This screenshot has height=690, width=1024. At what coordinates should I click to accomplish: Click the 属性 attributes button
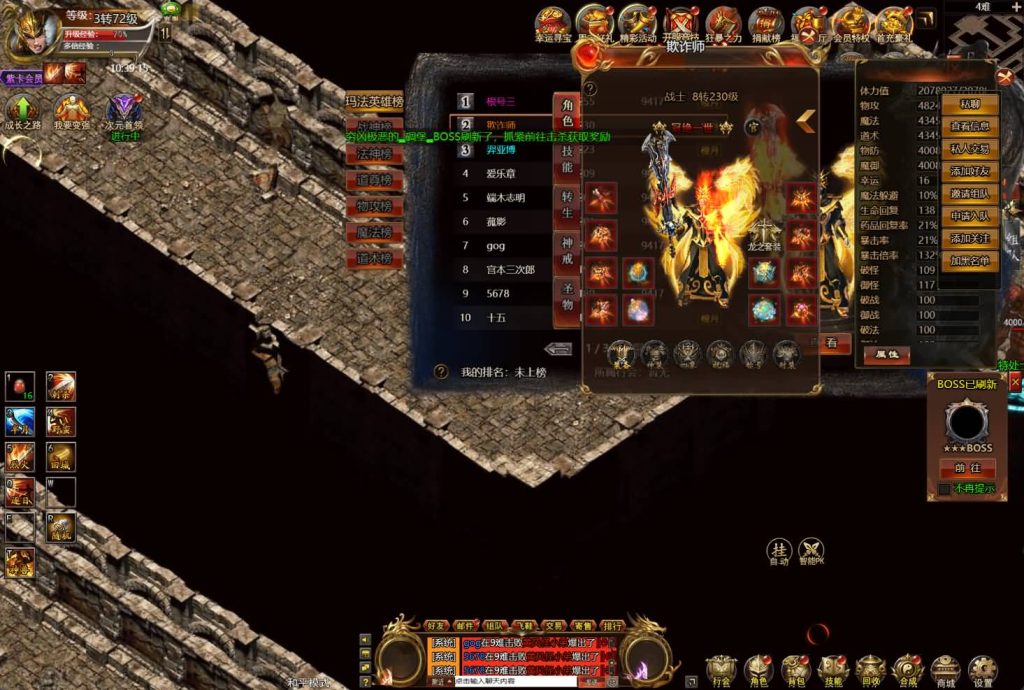click(886, 354)
